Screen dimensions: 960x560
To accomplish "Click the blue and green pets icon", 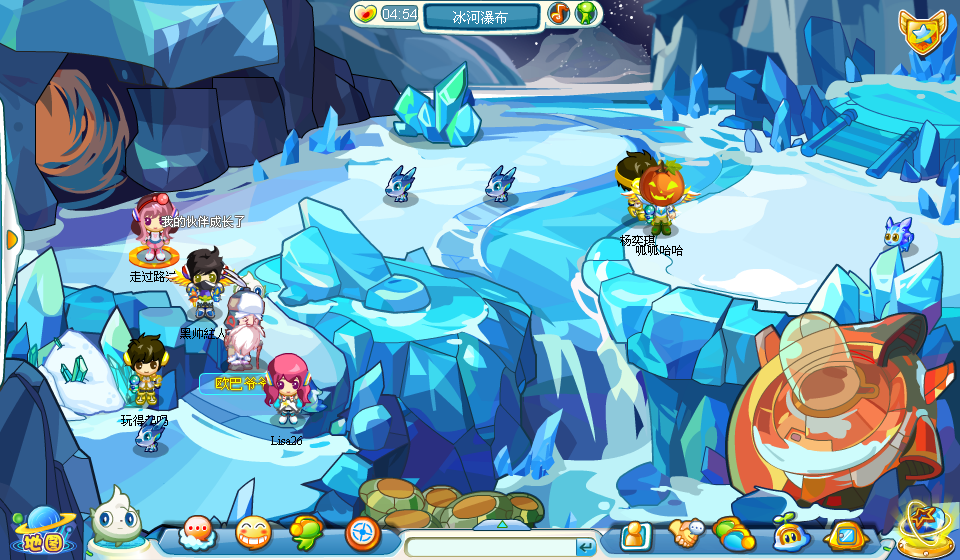I will pyautogui.click(x=733, y=534).
